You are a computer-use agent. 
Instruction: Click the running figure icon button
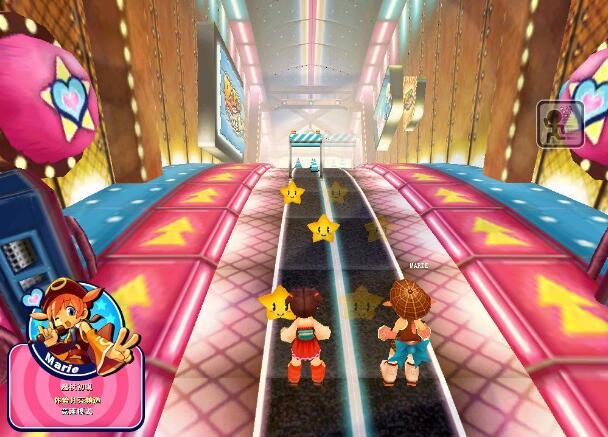[560, 124]
